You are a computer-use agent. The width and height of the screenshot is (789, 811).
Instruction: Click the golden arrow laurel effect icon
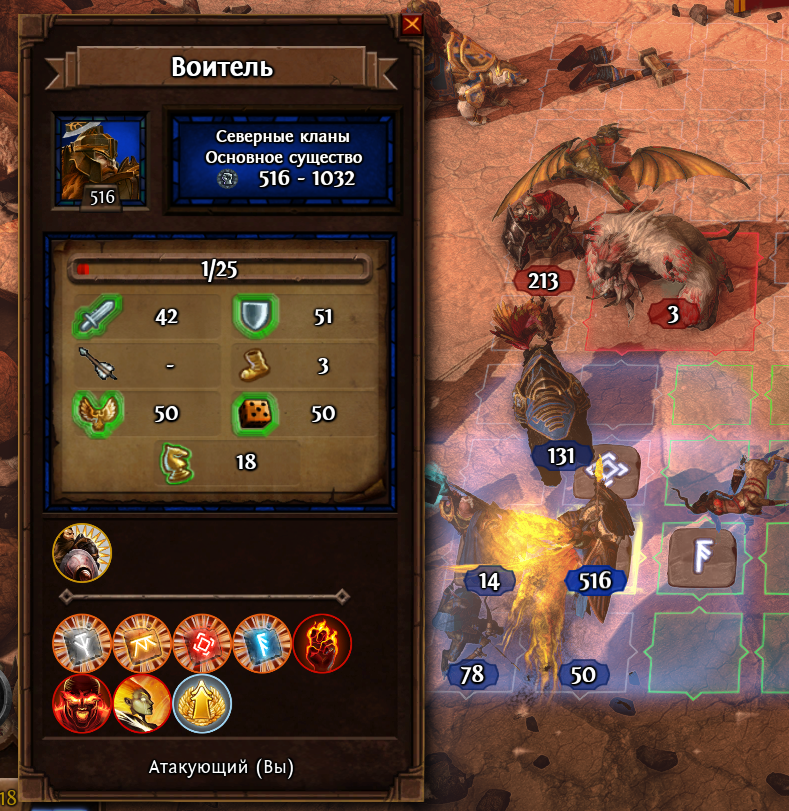click(x=202, y=702)
